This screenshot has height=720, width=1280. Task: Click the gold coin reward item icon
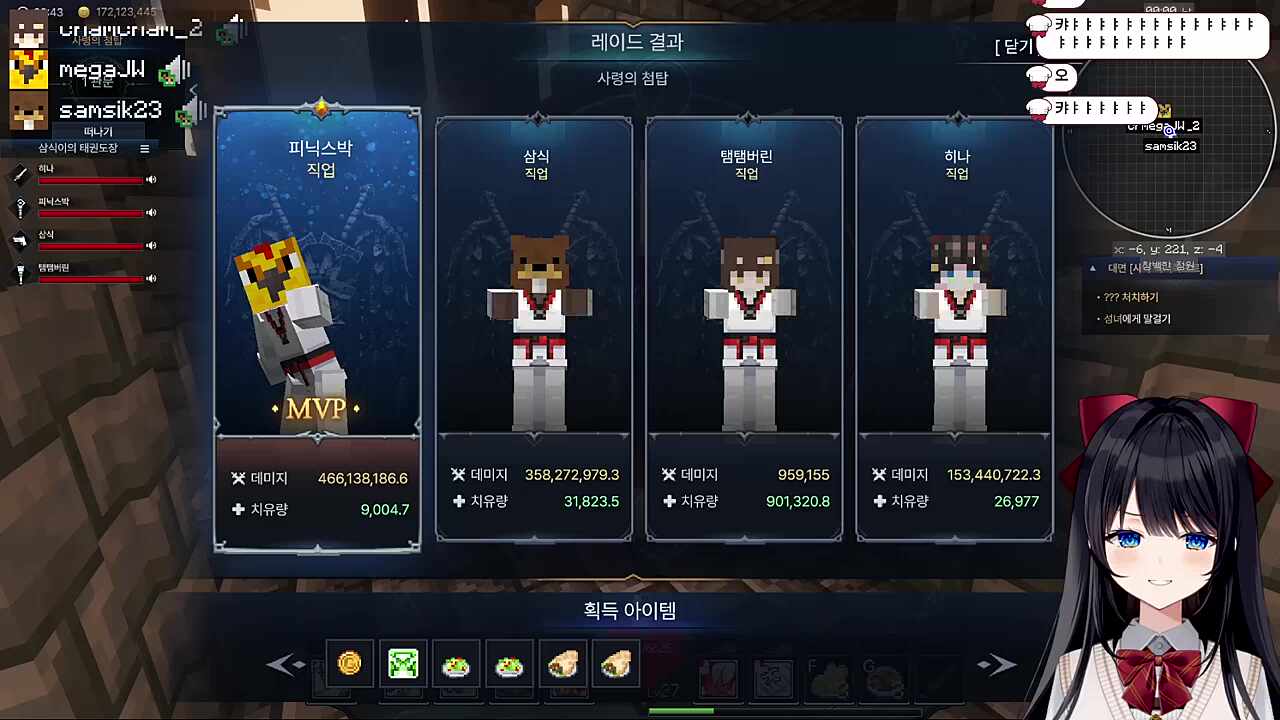pos(349,662)
